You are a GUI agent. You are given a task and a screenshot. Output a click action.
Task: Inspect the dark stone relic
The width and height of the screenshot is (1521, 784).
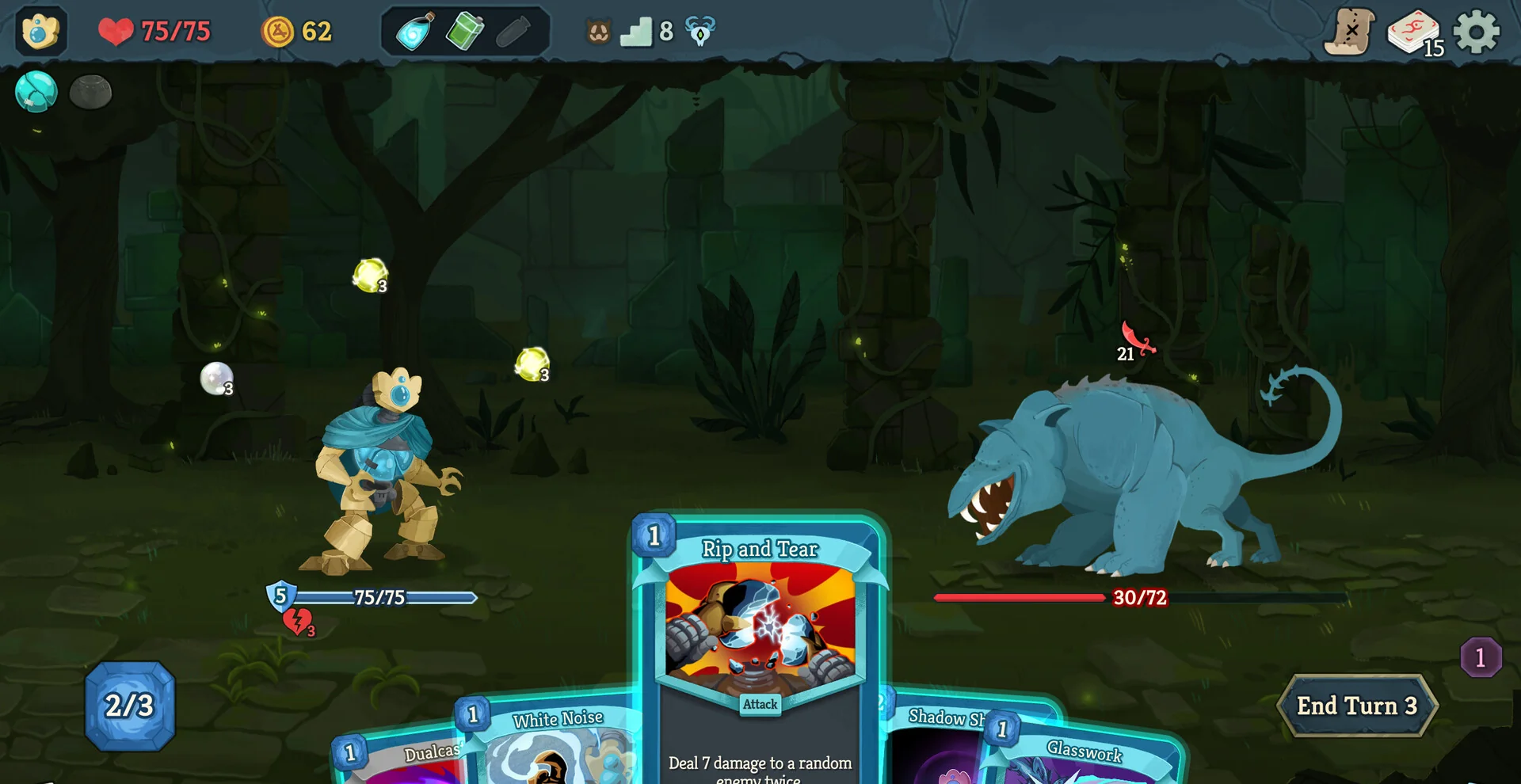[x=90, y=92]
